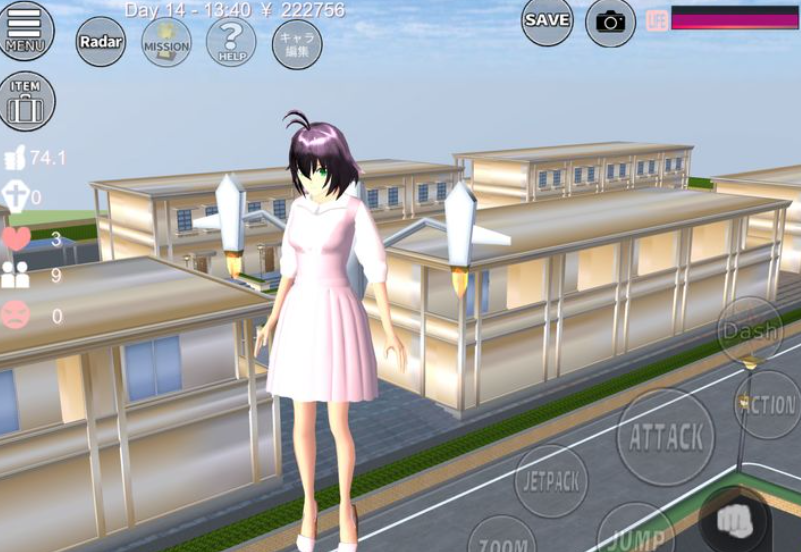This screenshot has height=552, width=801.
Task: Tap the ZOOM button
Action: click(x=502, y=538)
